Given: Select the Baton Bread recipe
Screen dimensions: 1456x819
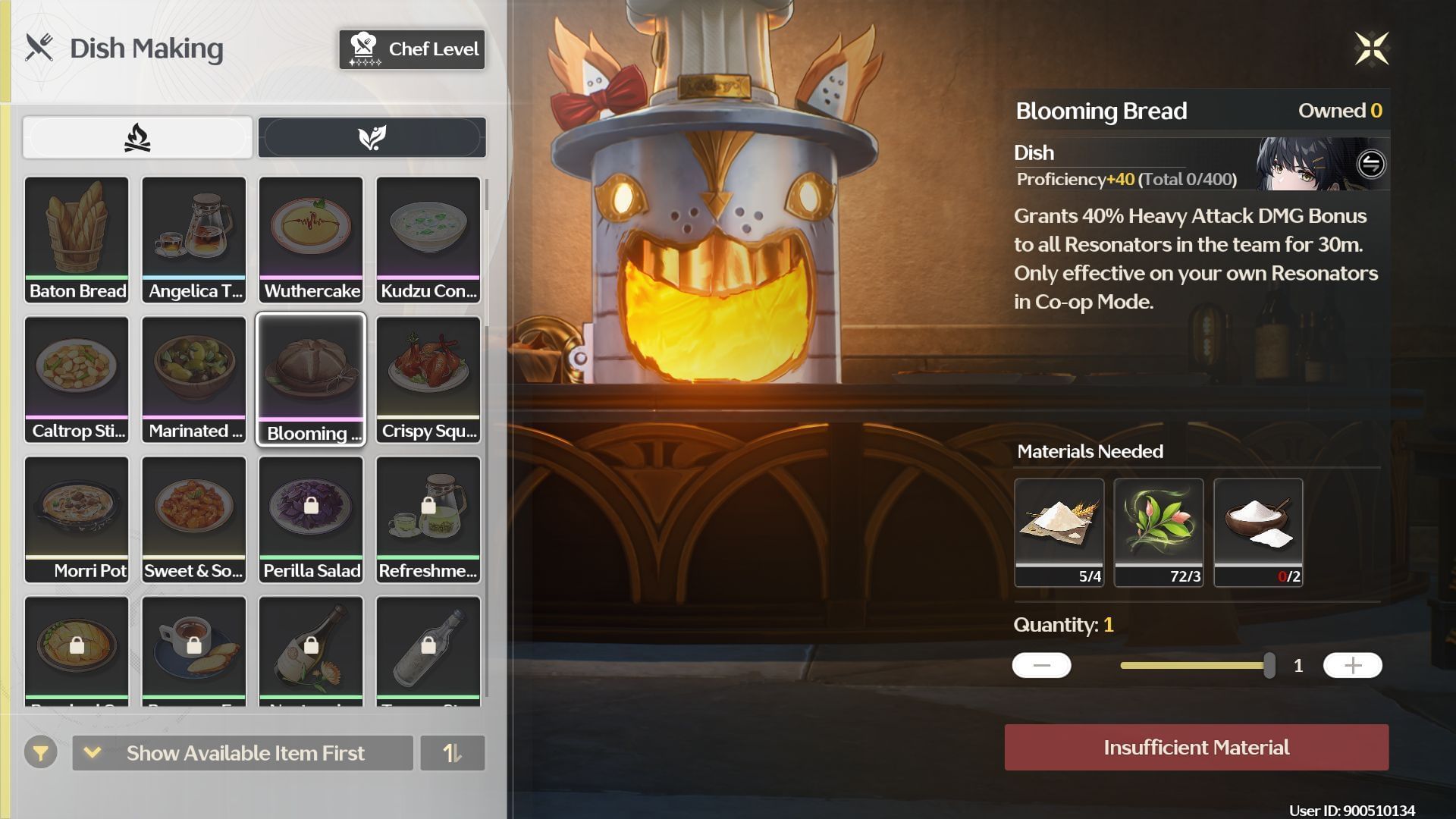Looking at the screenshot, I should 77,240.
